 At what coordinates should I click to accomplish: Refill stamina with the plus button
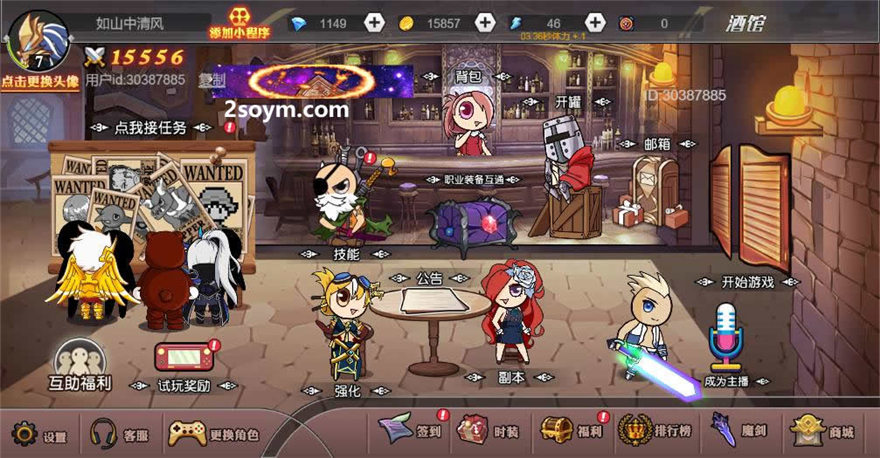click(x=594, y=23)
